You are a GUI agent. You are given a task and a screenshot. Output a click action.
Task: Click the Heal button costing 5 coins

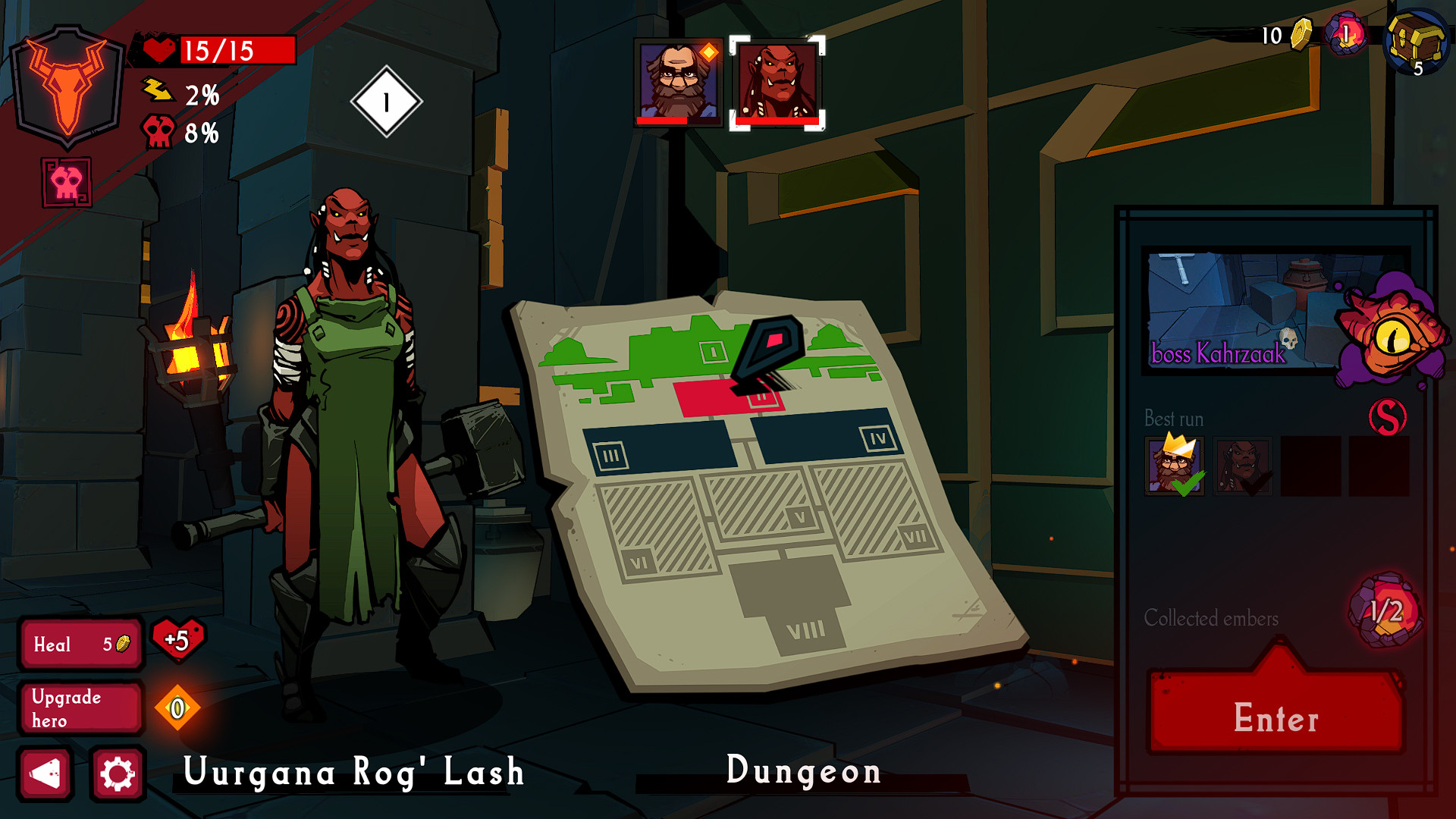pyautogui.click(x=80, y=645)
